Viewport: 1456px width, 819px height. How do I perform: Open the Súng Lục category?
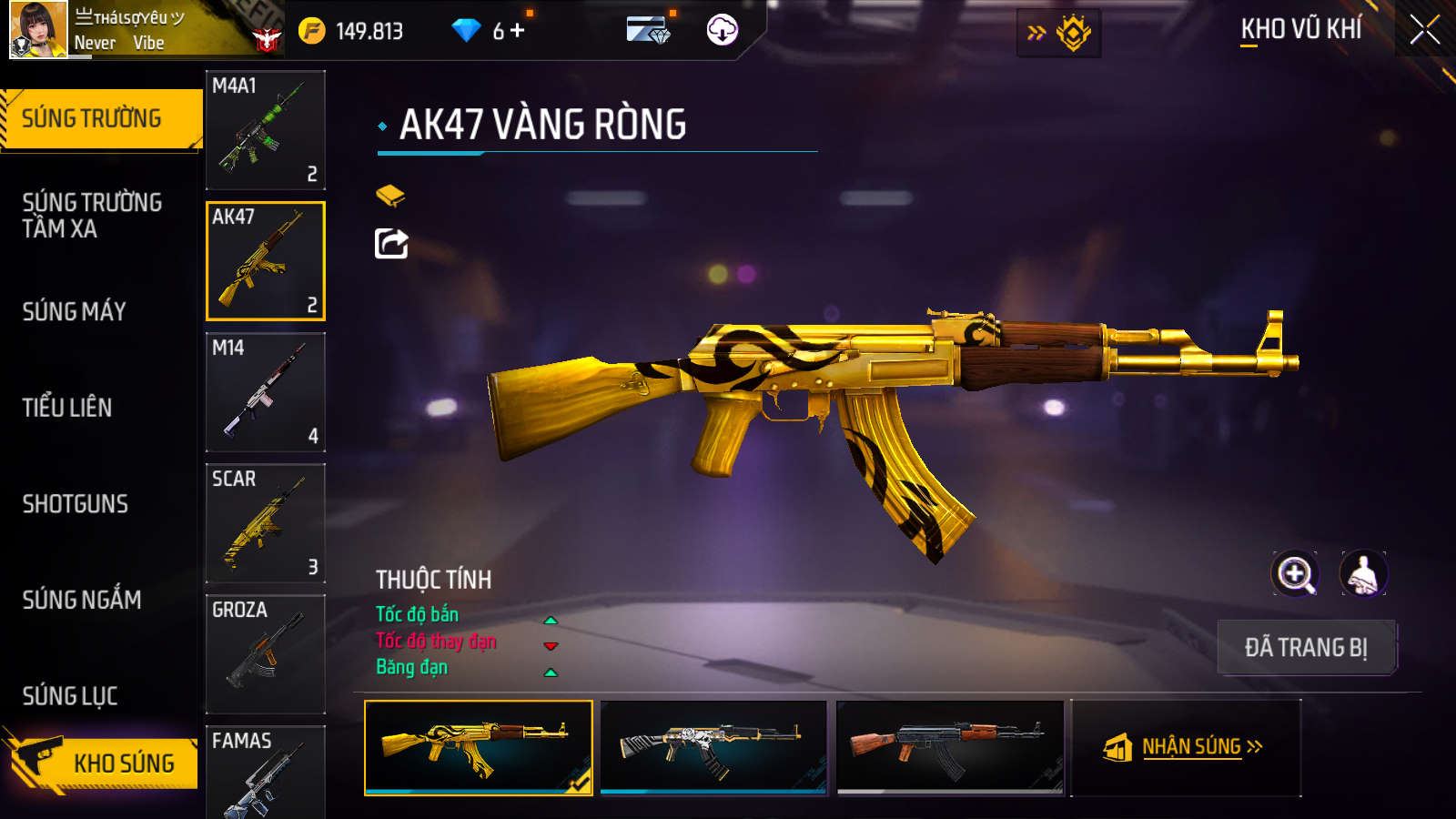pos(70,696)
